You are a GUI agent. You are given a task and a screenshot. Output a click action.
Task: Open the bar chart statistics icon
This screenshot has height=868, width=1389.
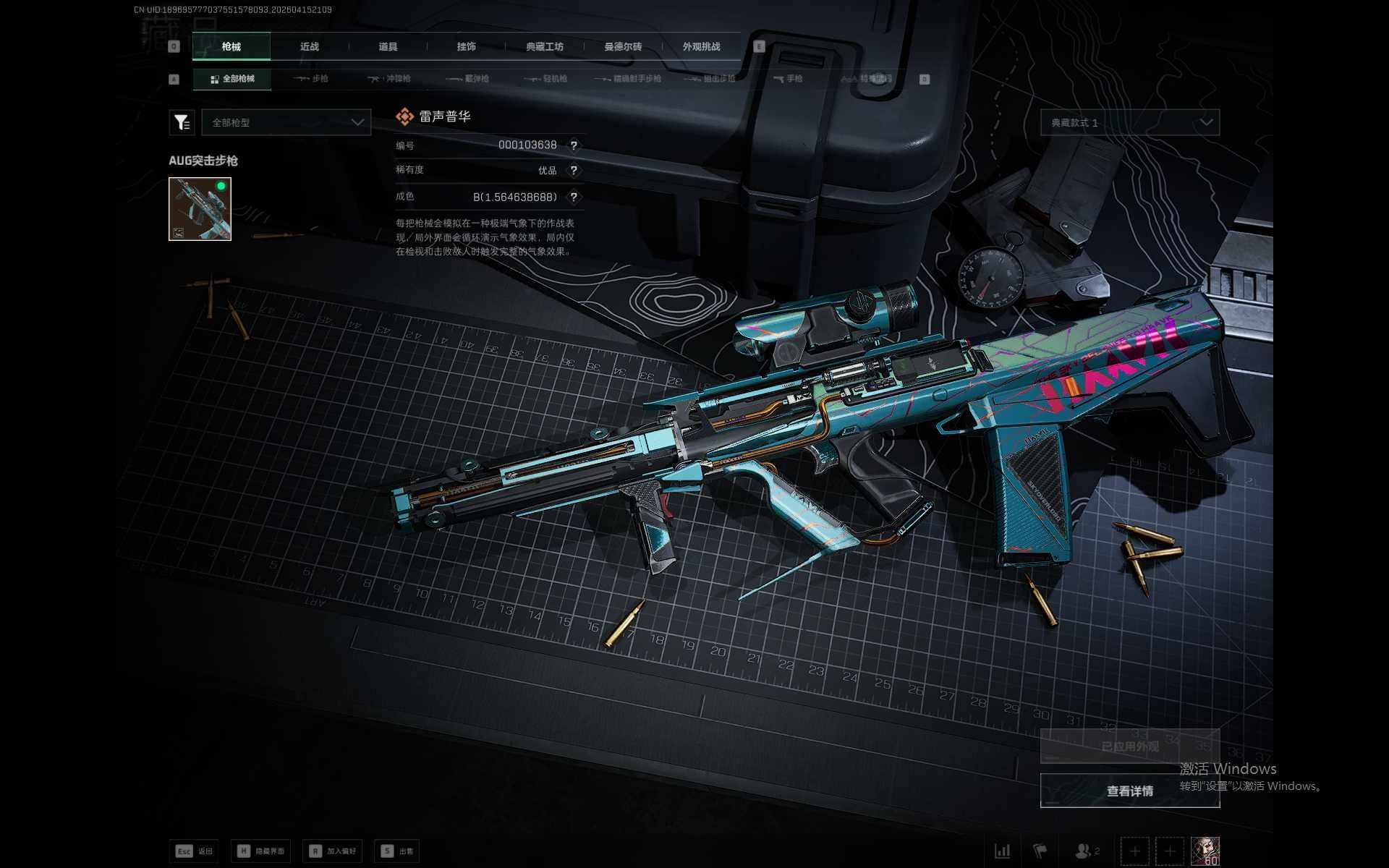pyautogui.click(x=1002, y=851)
